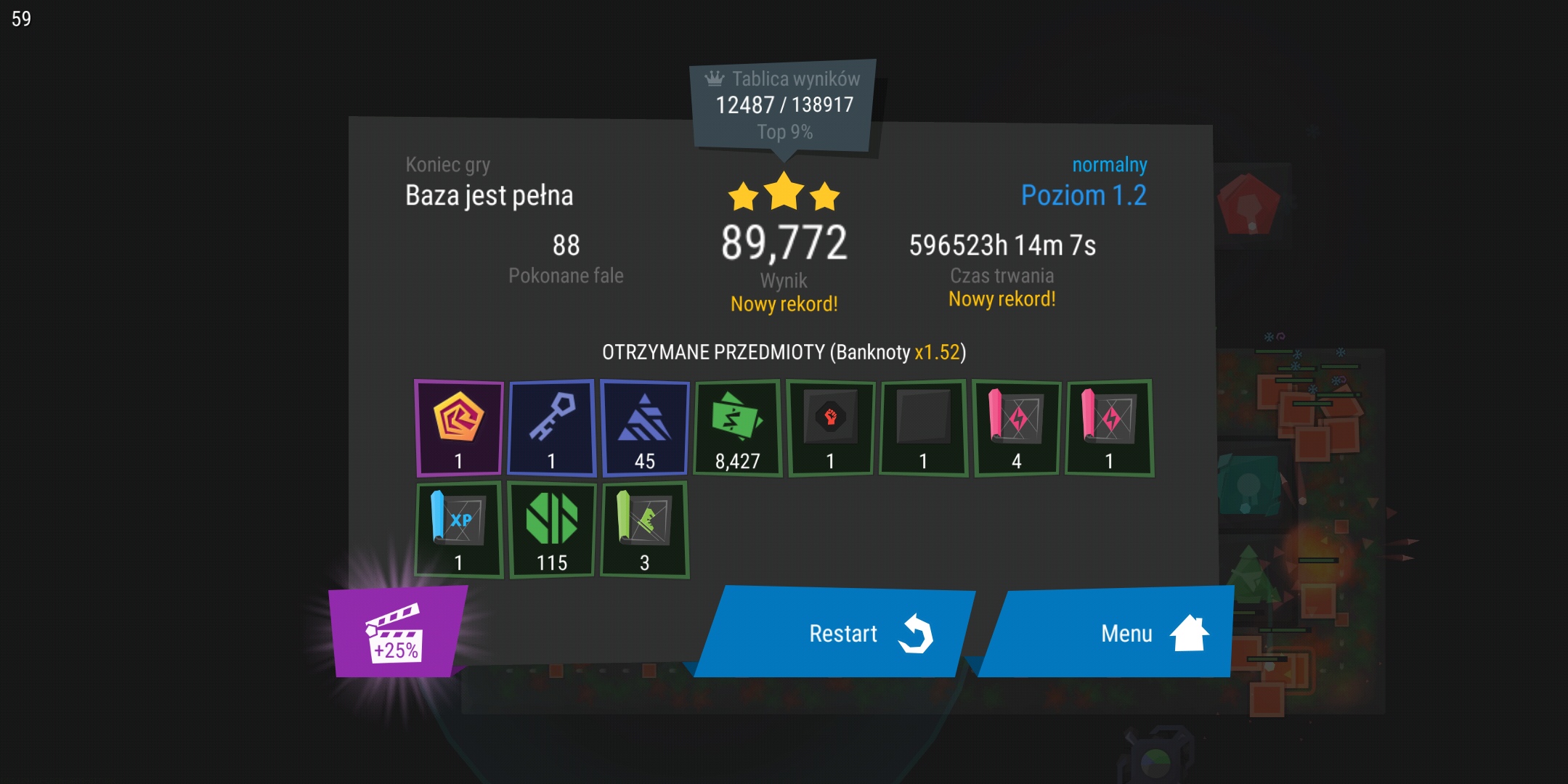Viewport: 1568px width, 784px height.
Task: Inspect the green hexagon item with 115
Action: click(552, 529)
